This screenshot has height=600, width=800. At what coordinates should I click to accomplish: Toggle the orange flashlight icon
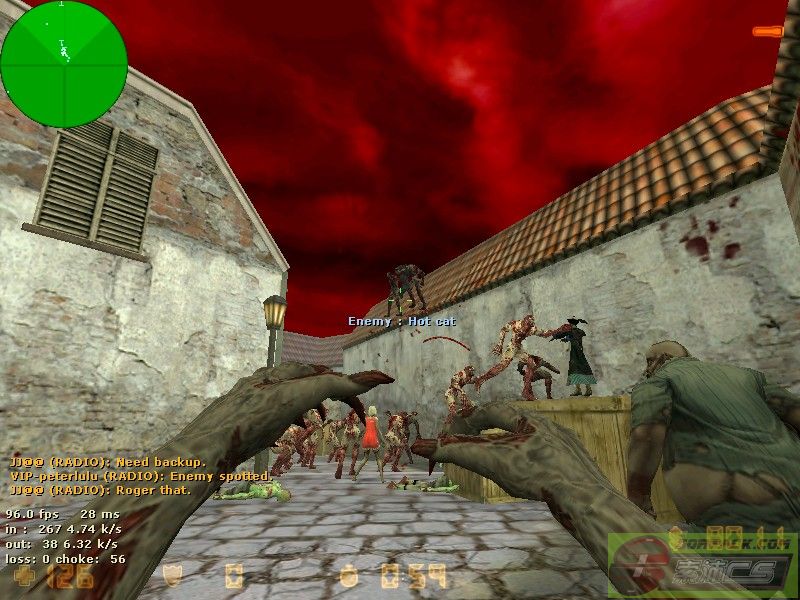pyautogui.click(x=768, y=32)
